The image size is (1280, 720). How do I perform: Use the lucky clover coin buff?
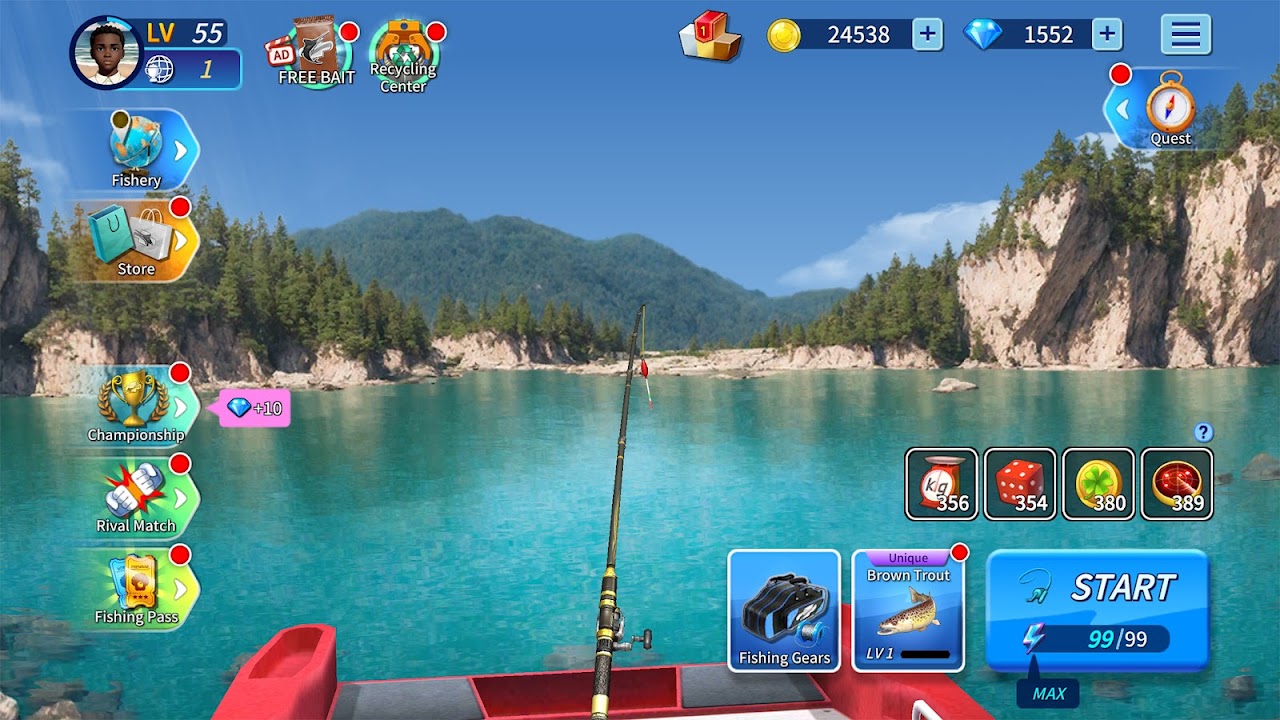click(1098, 485)
